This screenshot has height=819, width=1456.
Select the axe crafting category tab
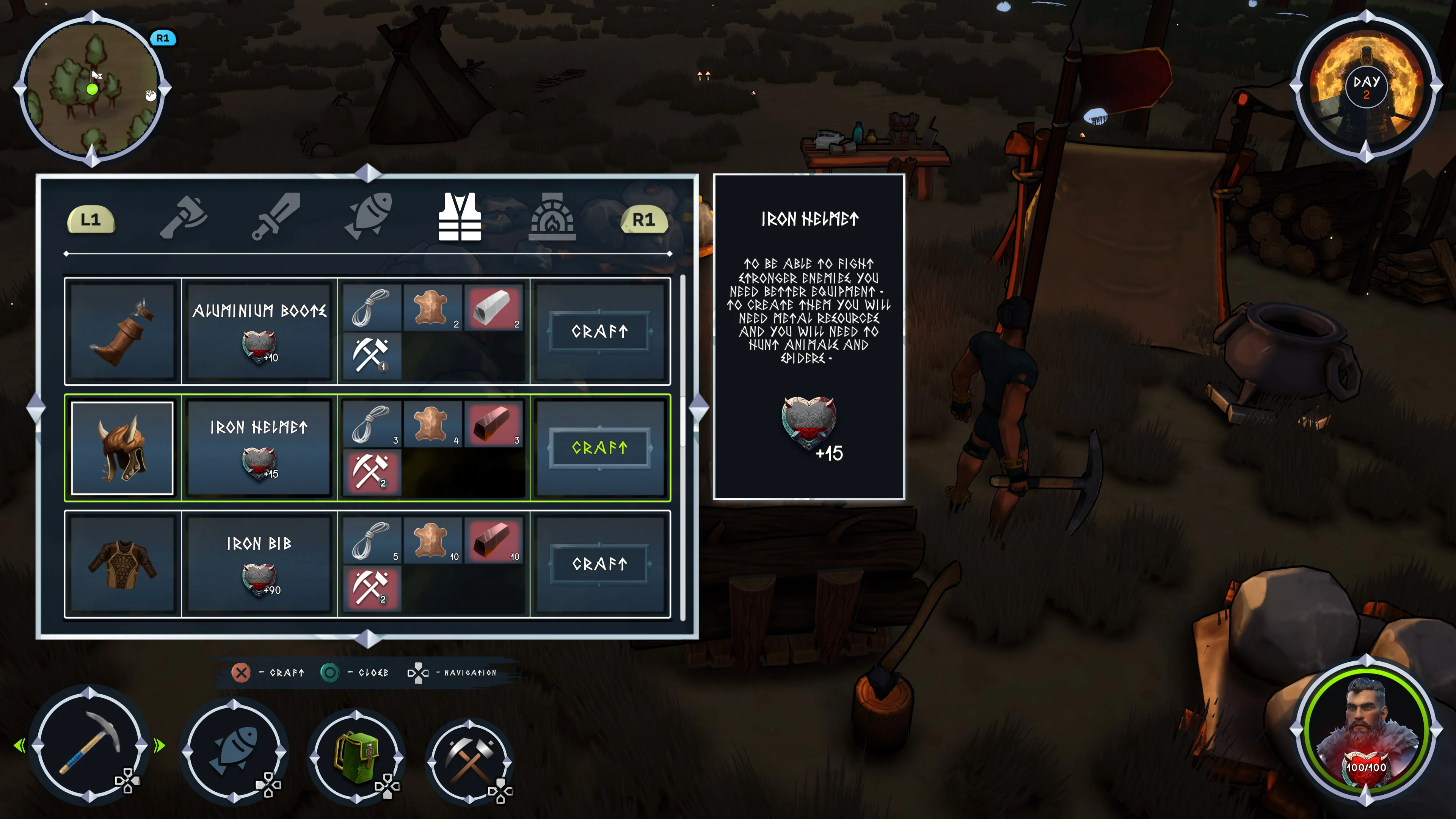pyautogui.click(x=182, y=219)
